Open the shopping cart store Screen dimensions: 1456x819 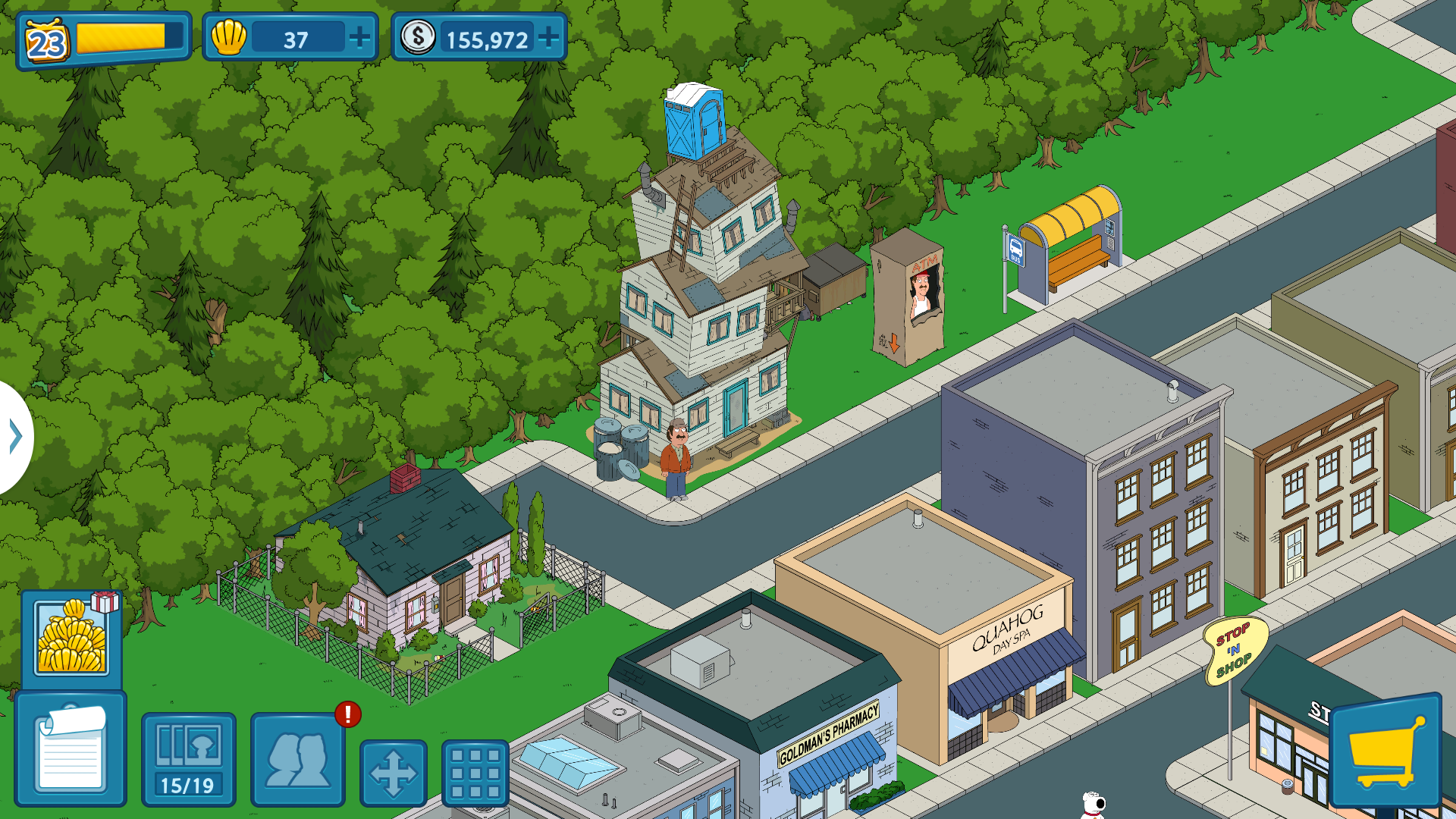click(x=1385, y=751)
